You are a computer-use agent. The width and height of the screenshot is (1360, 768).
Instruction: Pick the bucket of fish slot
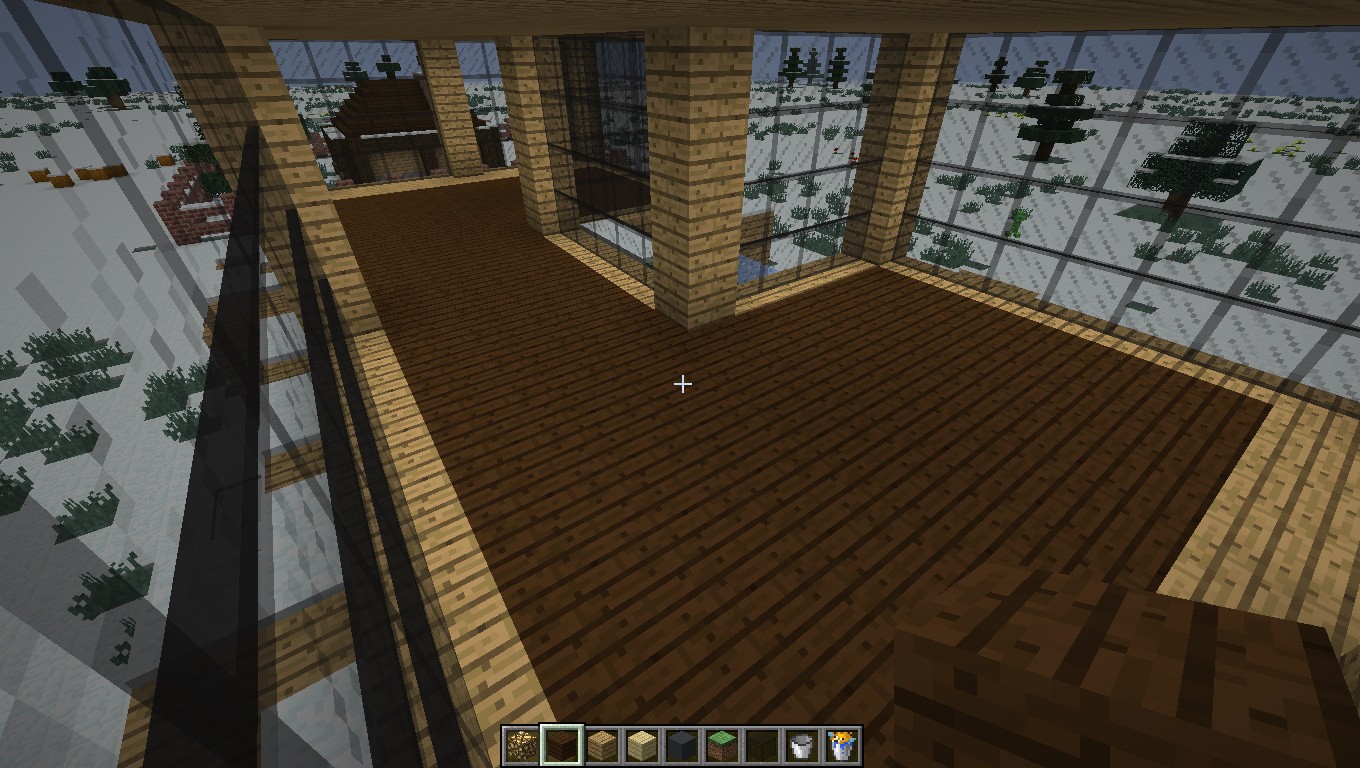tap(842, 745)
